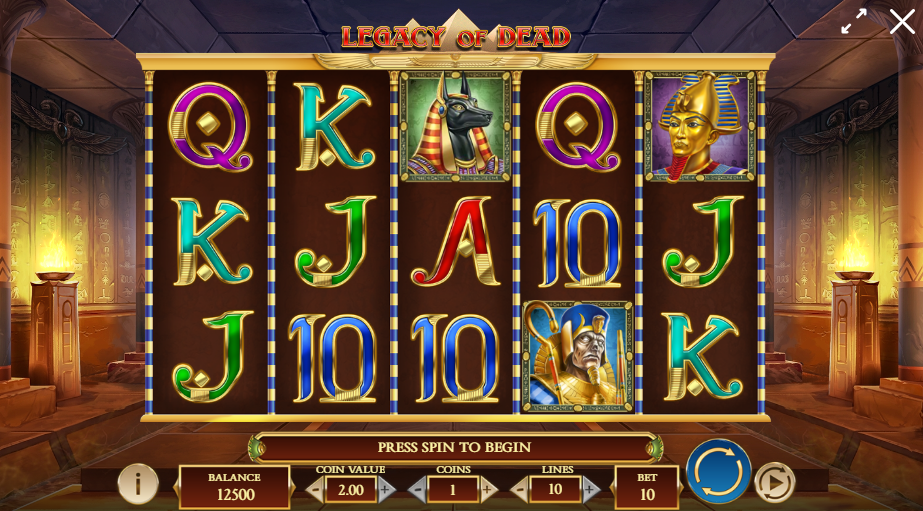Close the game with the X
923x511 pixels.
[901, 22]
